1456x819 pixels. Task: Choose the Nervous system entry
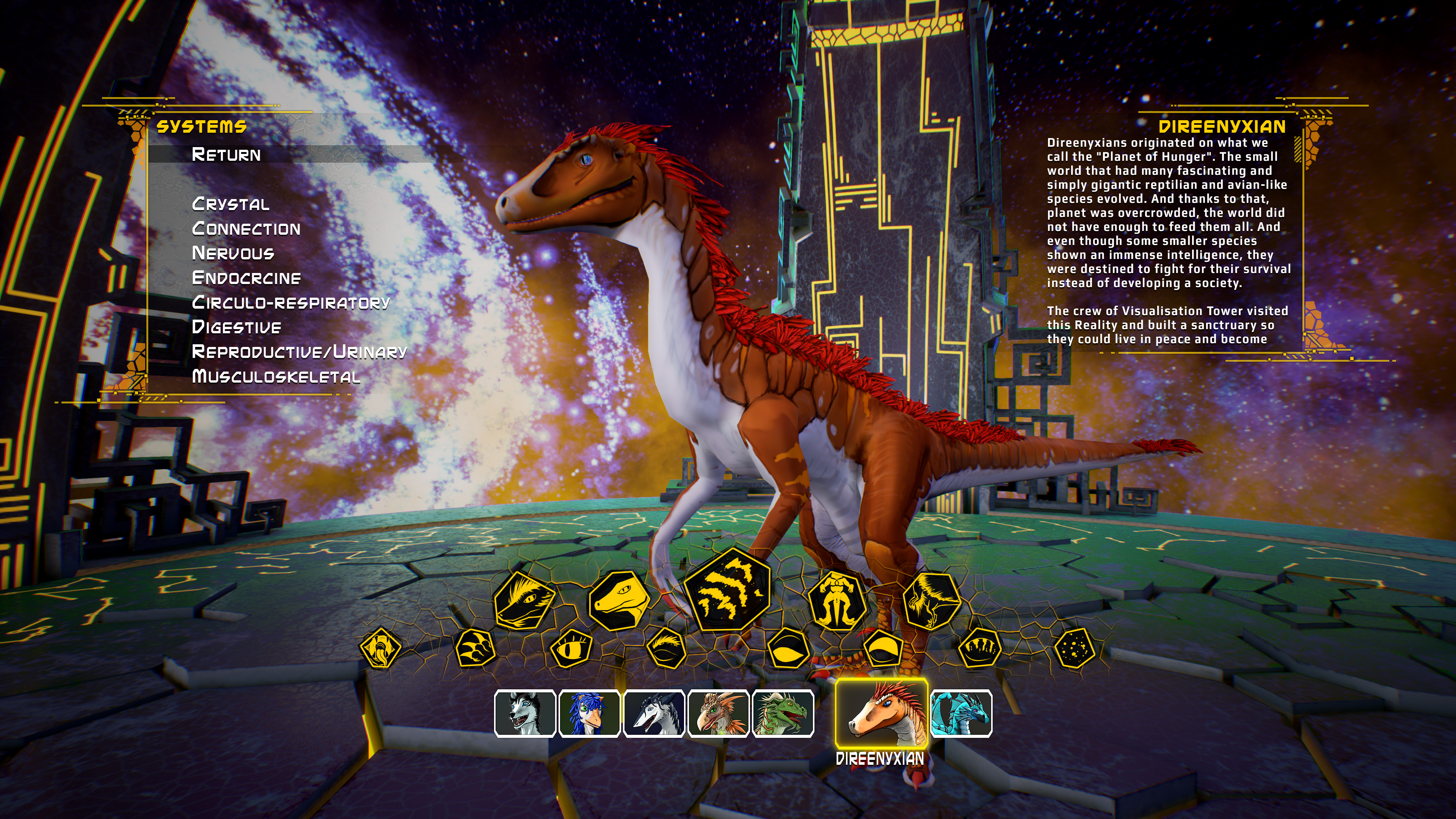click(x=233, y=253)
